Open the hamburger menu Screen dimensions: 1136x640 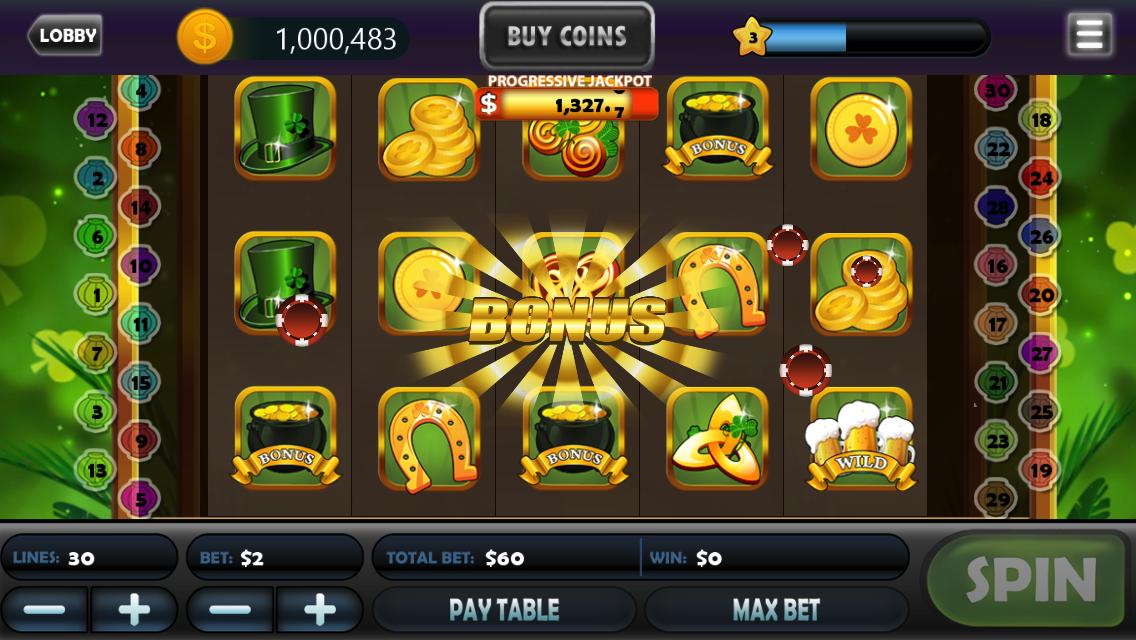click(1089, 35)
